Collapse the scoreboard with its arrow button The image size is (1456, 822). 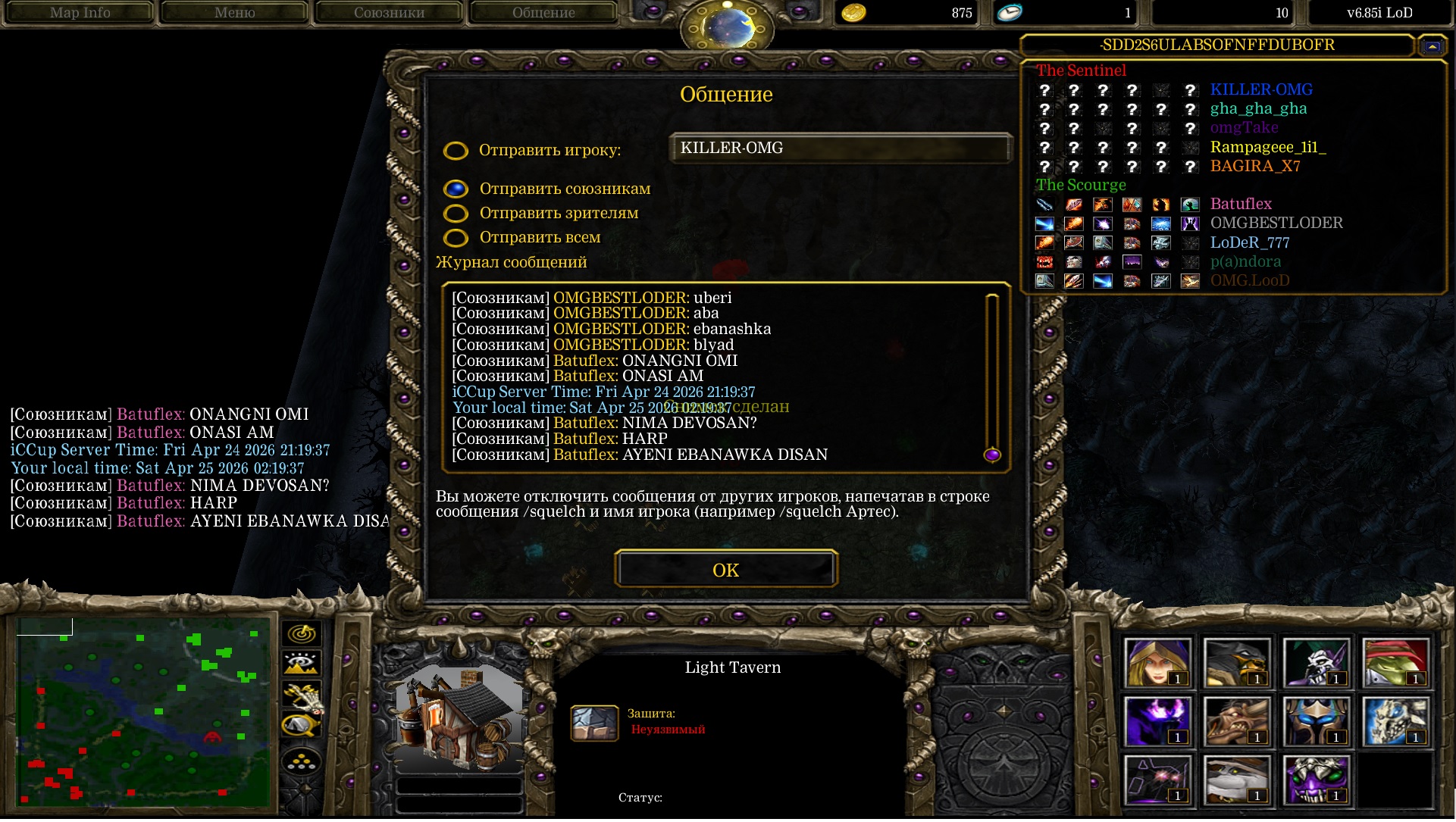tap(1432, 46)
